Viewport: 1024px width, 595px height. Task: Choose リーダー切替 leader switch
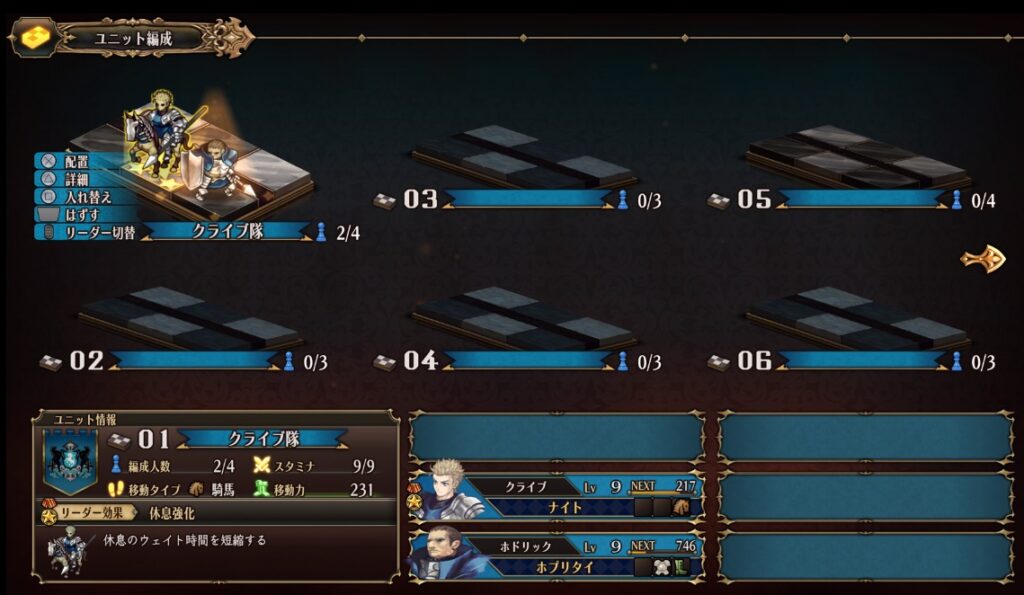92,232
